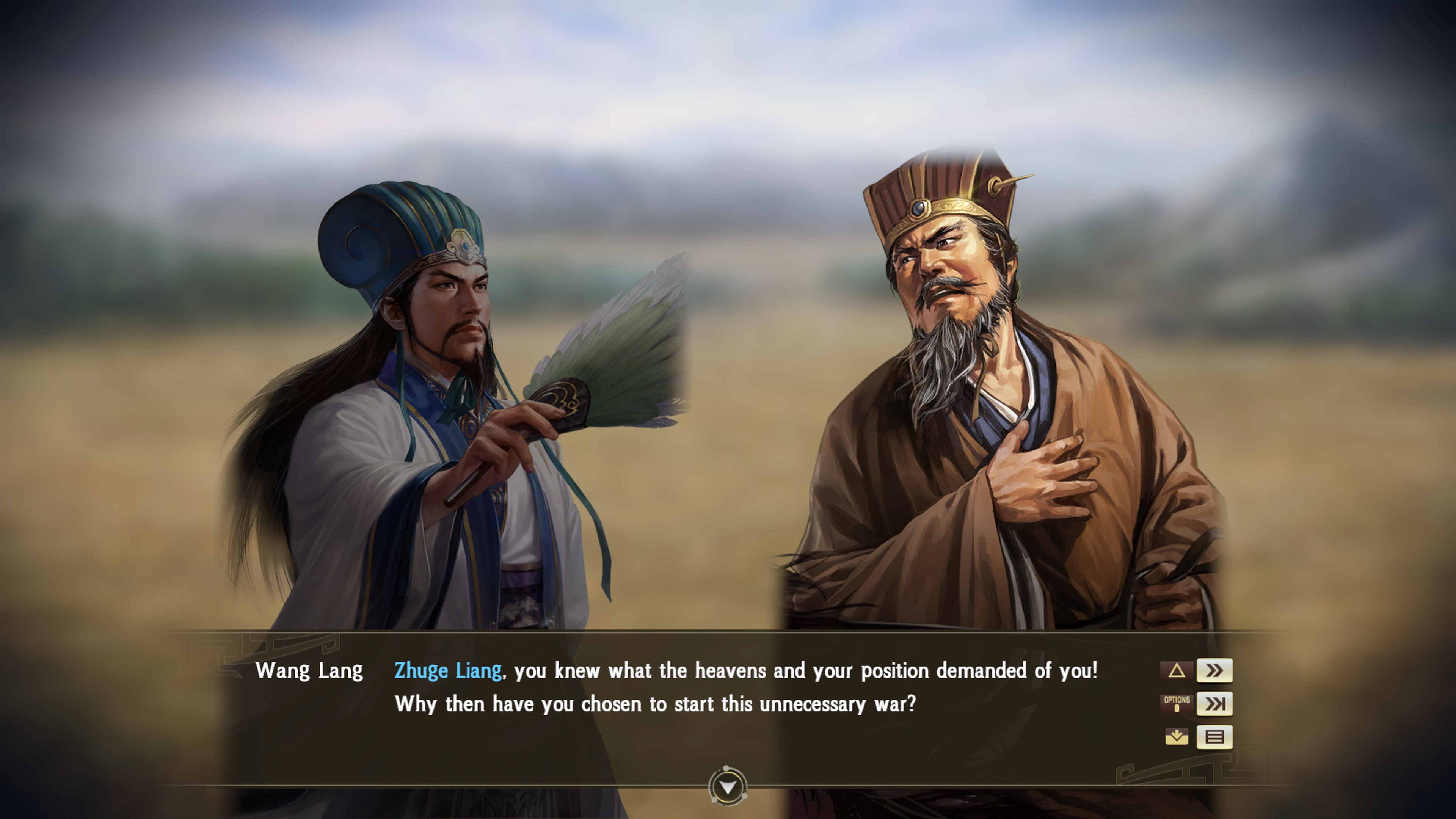
Task: Toggle skipping to the event's end
Action: point(1215,705)
